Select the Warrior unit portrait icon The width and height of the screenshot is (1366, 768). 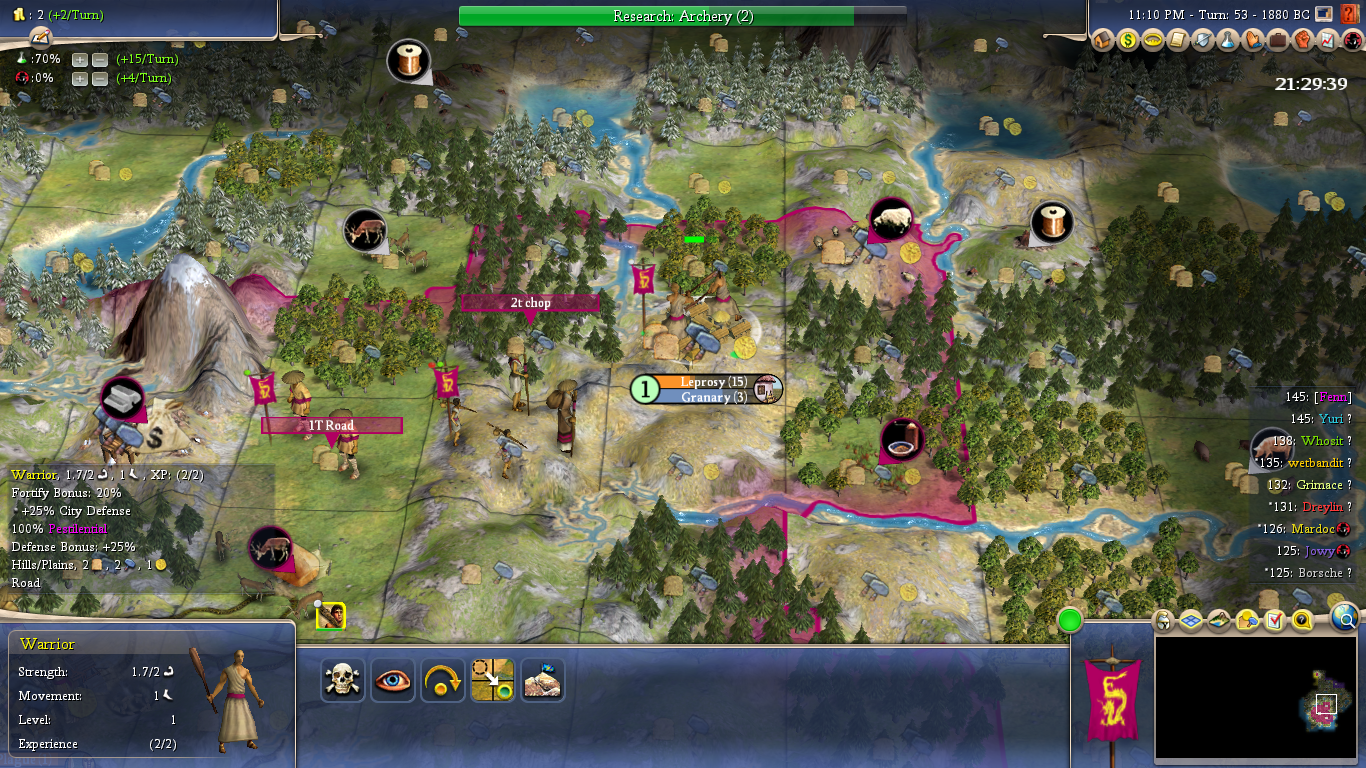(331, 616)
